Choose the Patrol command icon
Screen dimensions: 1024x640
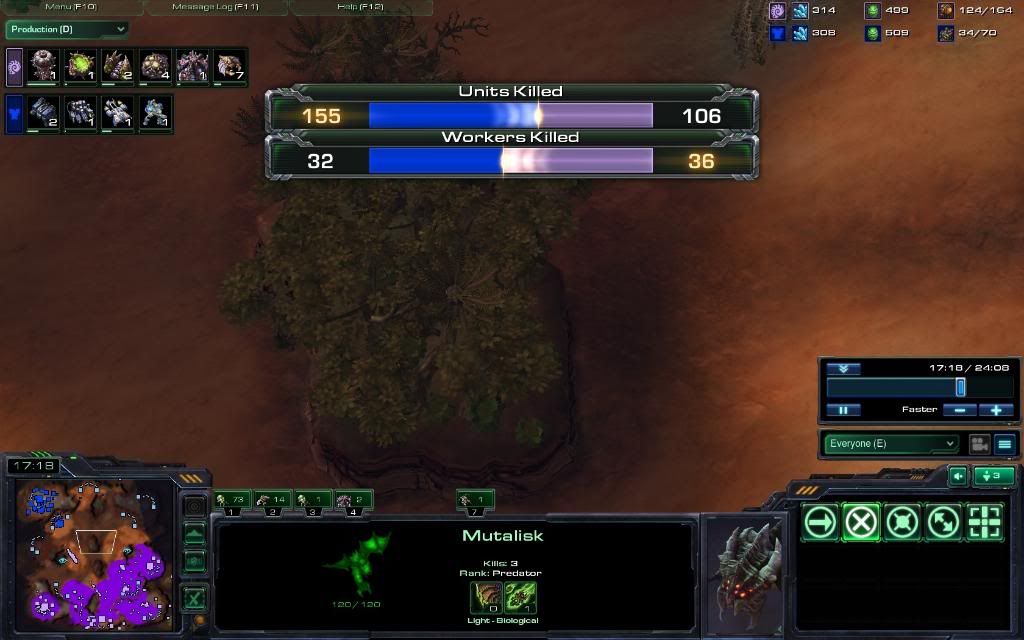pos(943,522)
